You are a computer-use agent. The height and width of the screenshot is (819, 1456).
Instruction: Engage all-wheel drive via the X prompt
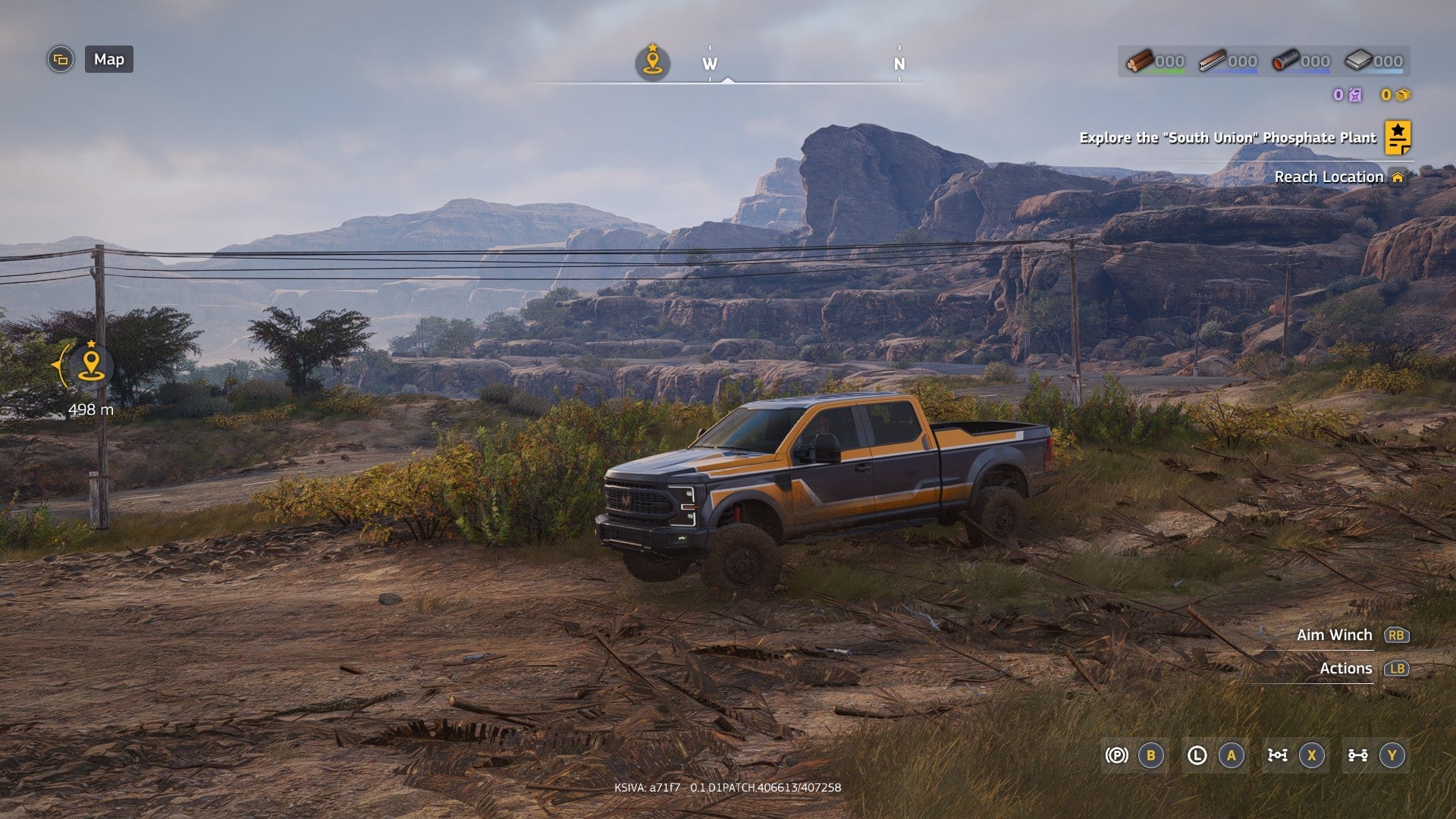1312,755
